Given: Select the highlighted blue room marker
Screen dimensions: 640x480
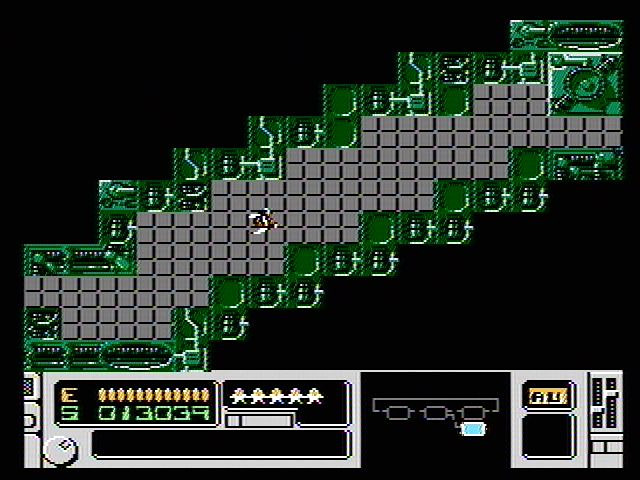Looking at the screenshot, I should point(472,429).
